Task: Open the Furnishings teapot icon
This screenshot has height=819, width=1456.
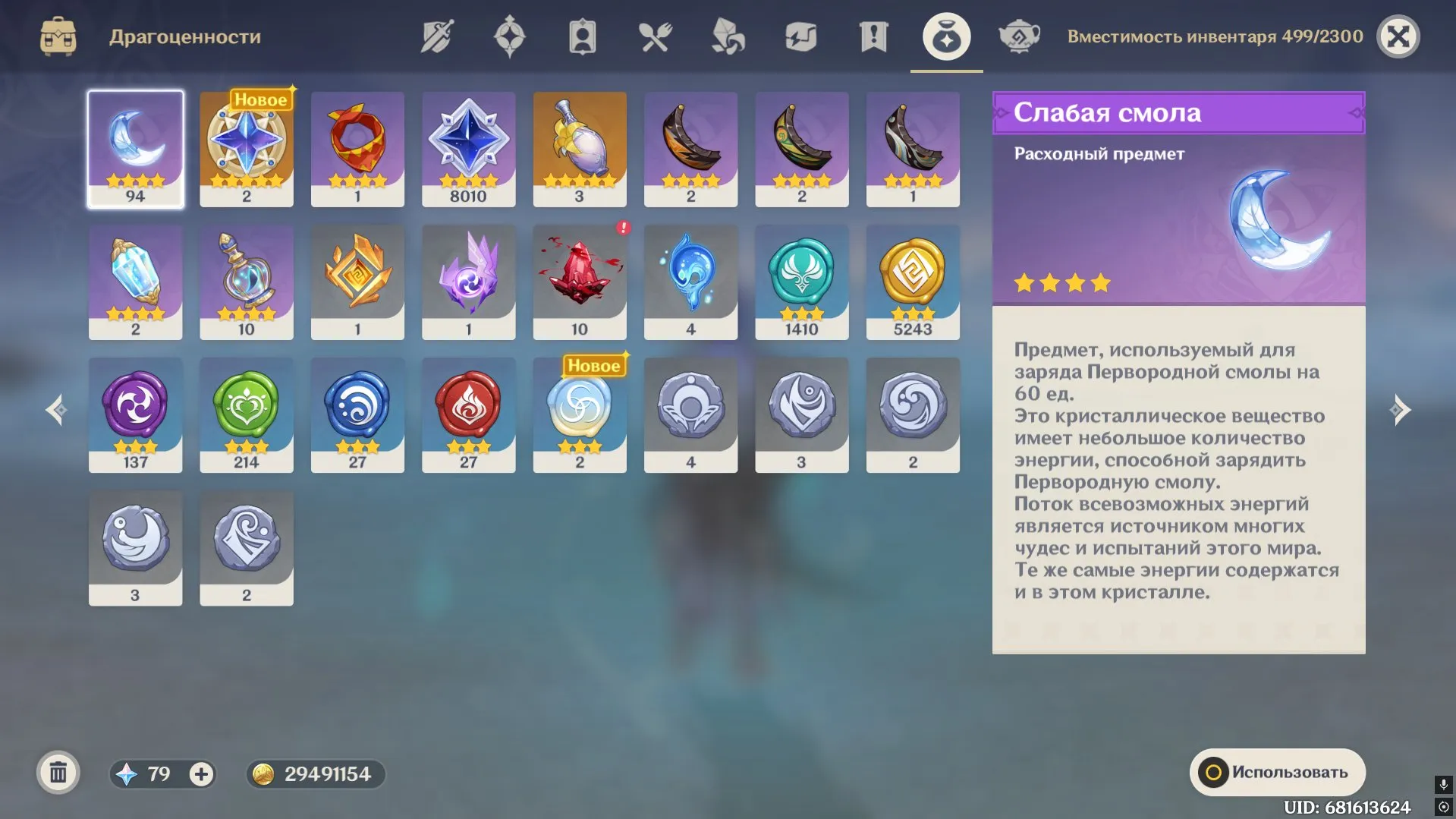Action: click(1019, 35)
